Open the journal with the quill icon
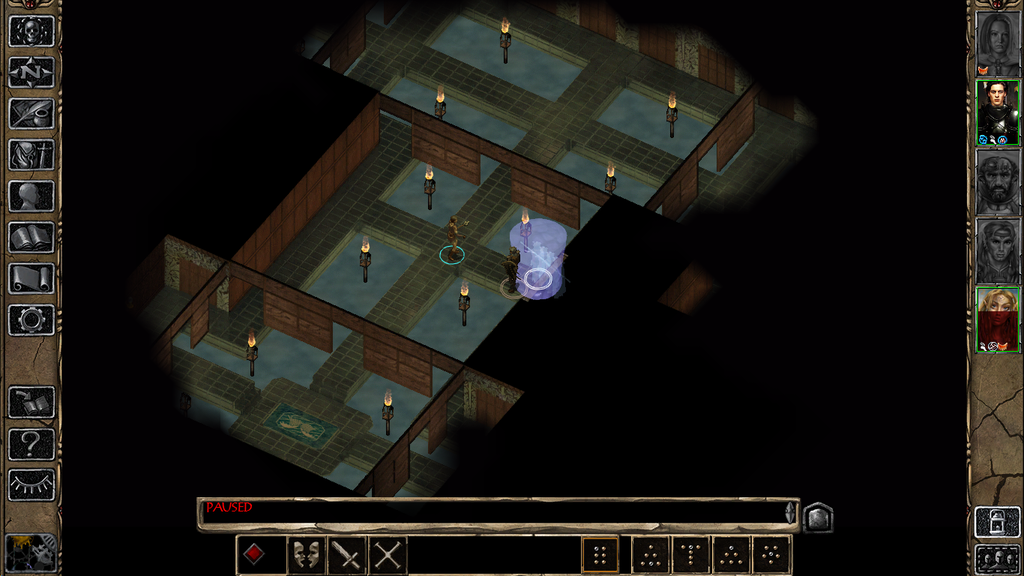The height and width of the screenshot is (576, 1024). click(31, 113)
